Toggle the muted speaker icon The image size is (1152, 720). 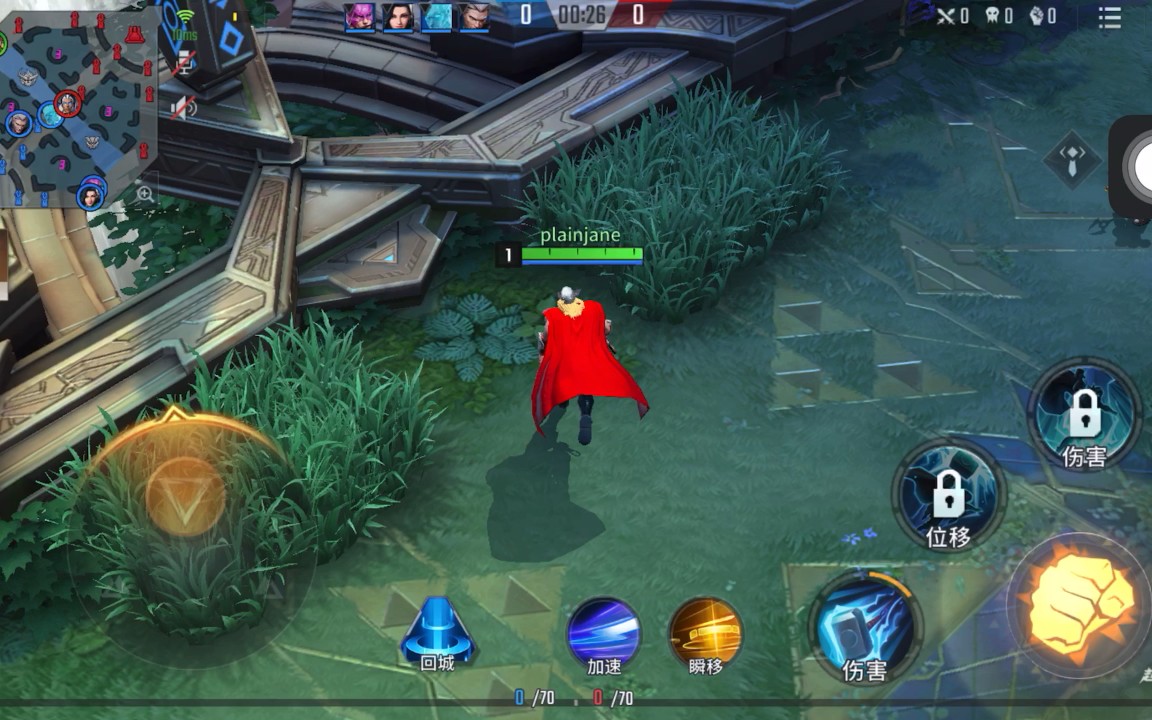tap(183, 107)
